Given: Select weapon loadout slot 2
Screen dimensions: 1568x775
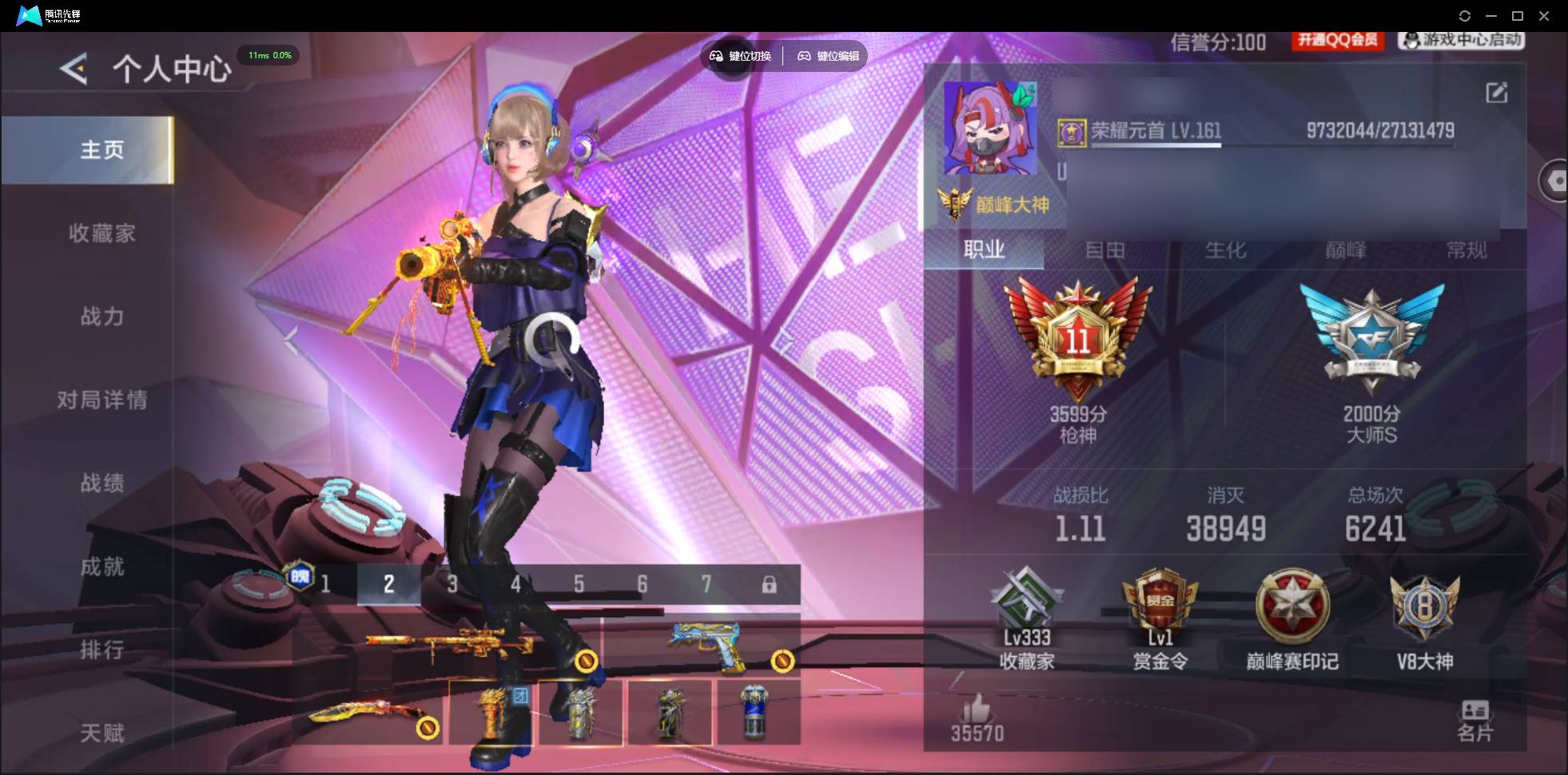Looking at the screenshot, I should [388, 584].
